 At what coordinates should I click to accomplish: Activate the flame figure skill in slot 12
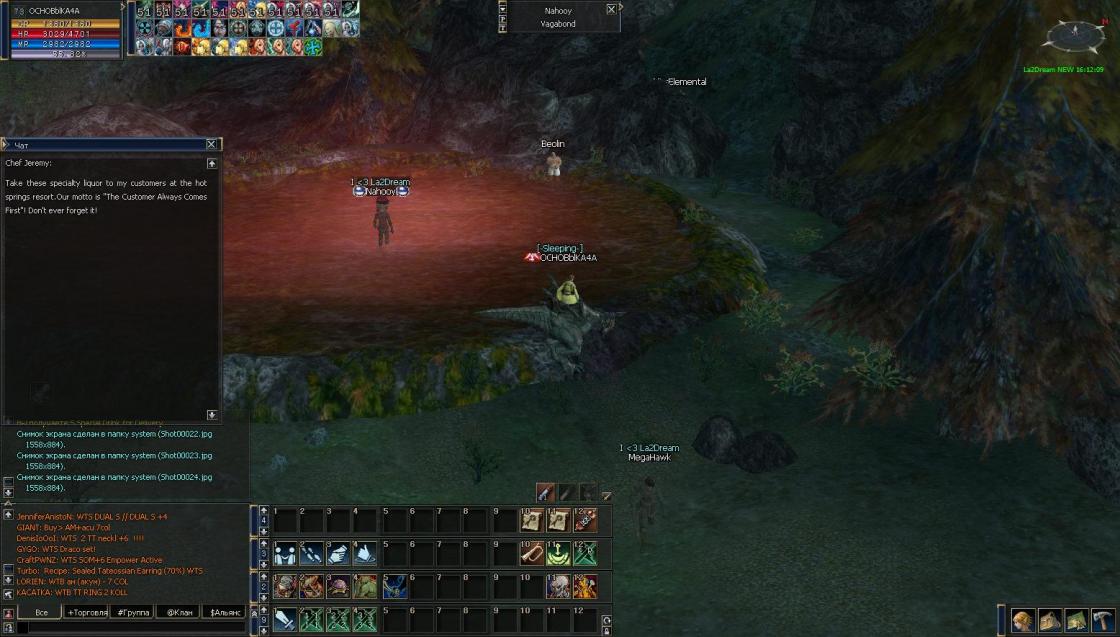(585, 586)
